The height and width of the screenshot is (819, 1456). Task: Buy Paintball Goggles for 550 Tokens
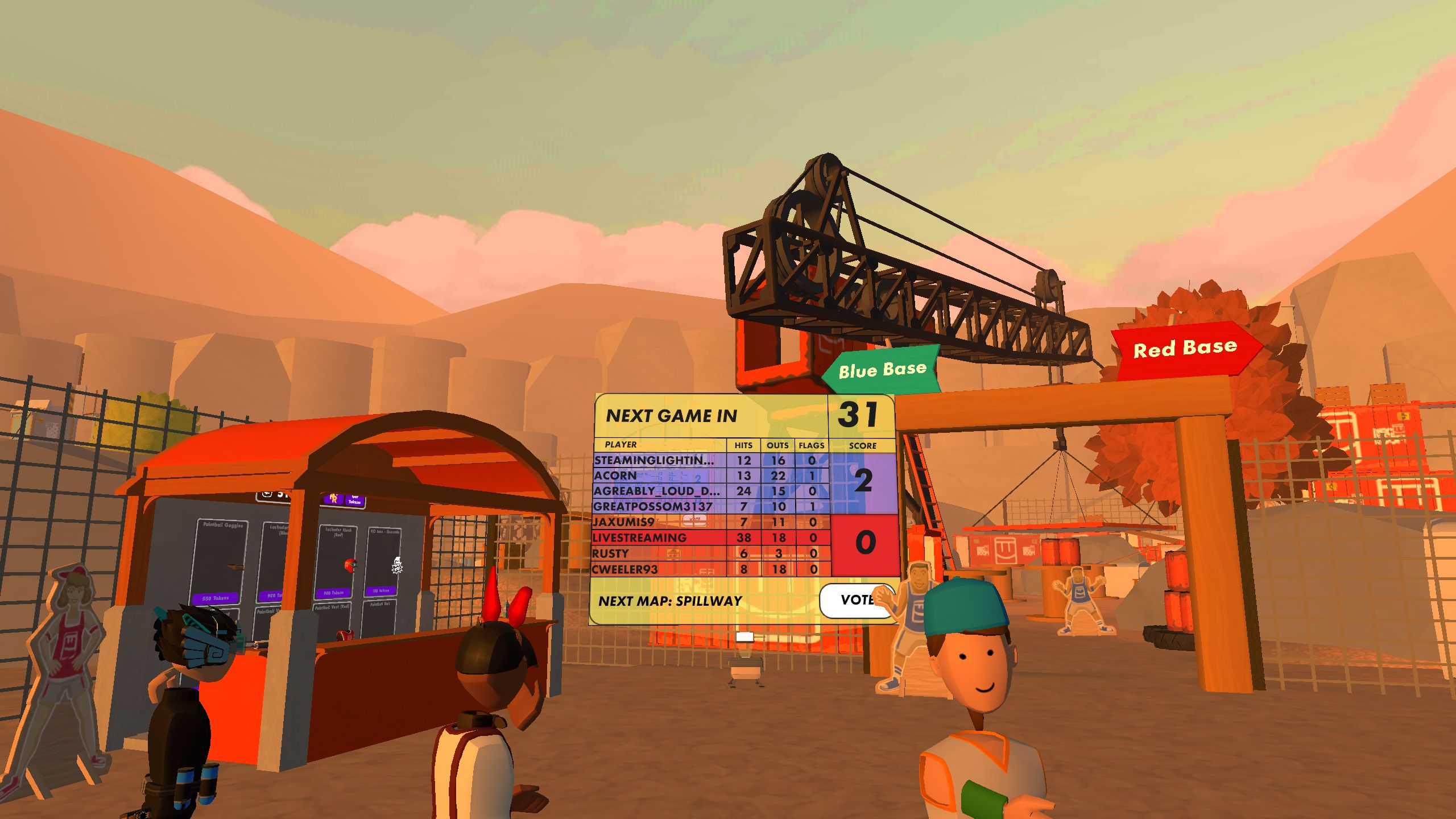tap(216, 598)
